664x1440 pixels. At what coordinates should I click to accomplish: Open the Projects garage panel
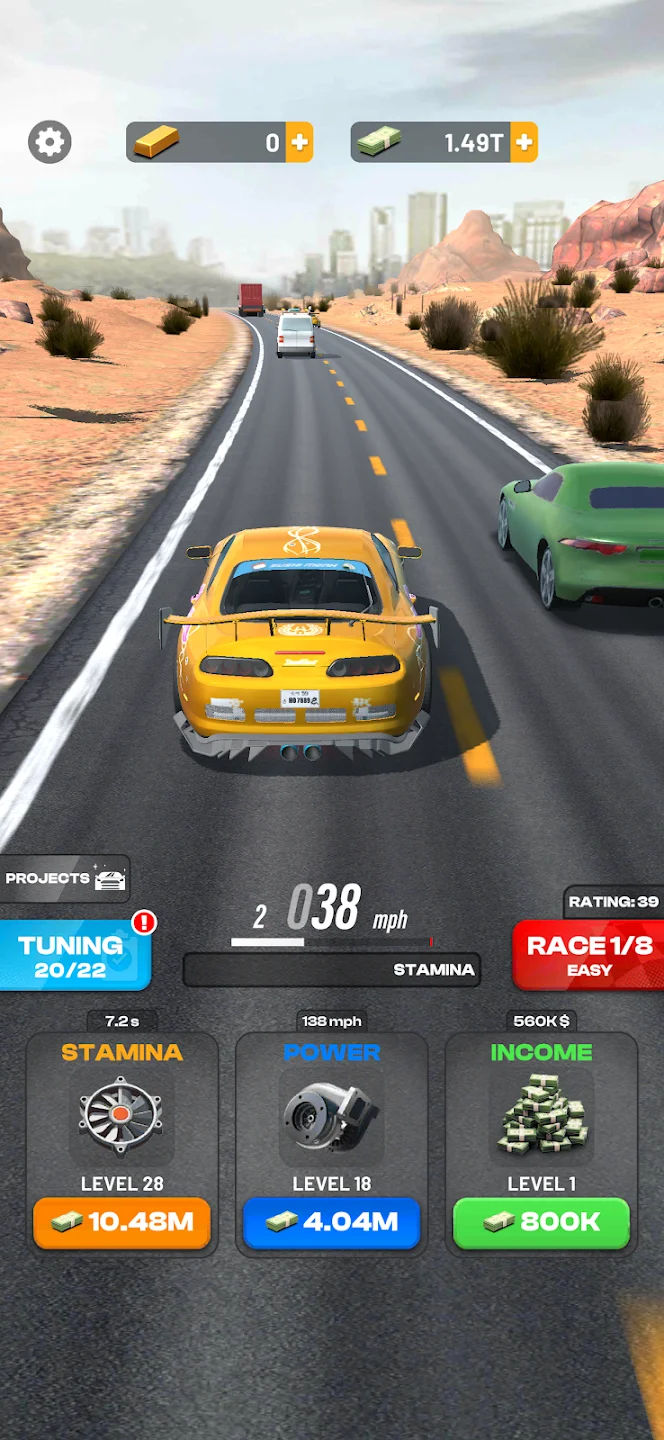click(x=65, y=879)
